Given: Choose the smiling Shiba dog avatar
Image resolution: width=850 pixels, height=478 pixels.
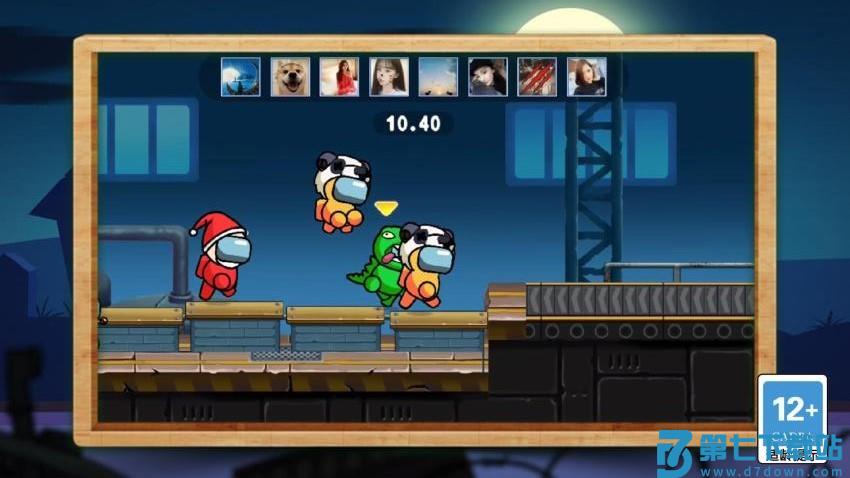Looking at the screenshot, I should 290,77.
